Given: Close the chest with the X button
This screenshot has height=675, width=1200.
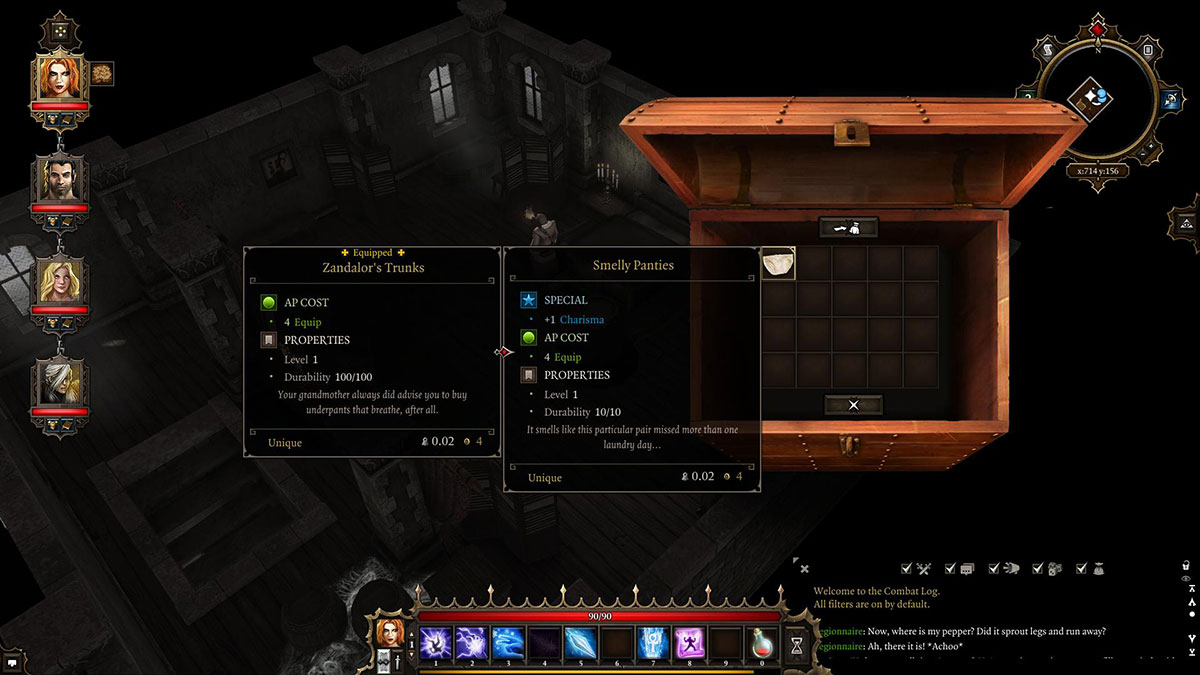Looking at the screenshot, I should coord(853,405).
